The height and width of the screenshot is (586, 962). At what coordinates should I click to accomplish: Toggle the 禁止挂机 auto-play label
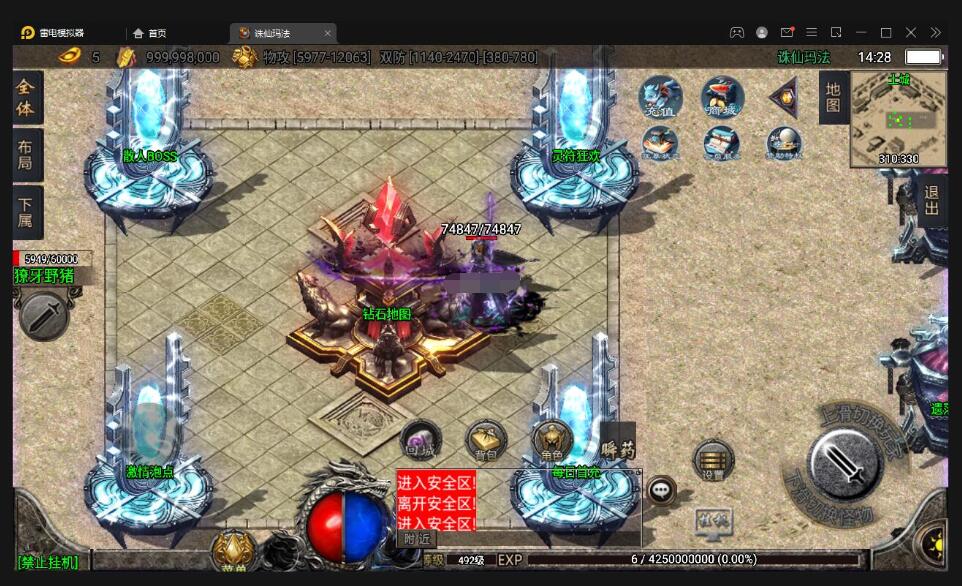[48, 562]
